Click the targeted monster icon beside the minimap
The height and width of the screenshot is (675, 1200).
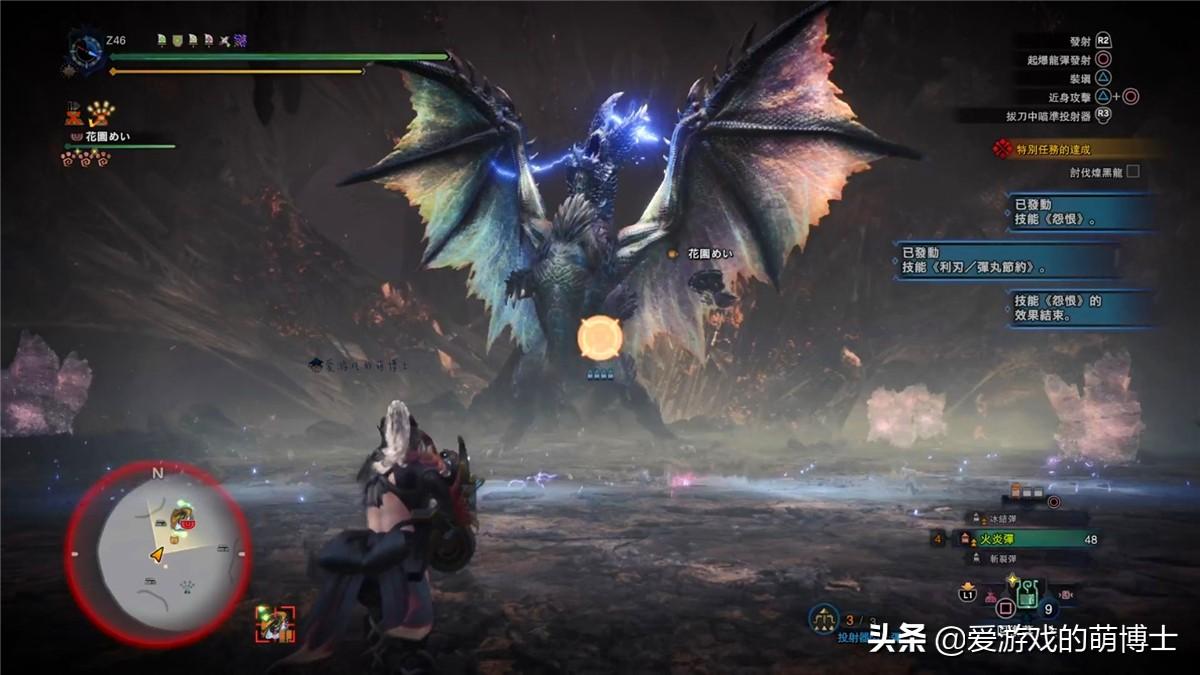[x=275, y=624]
